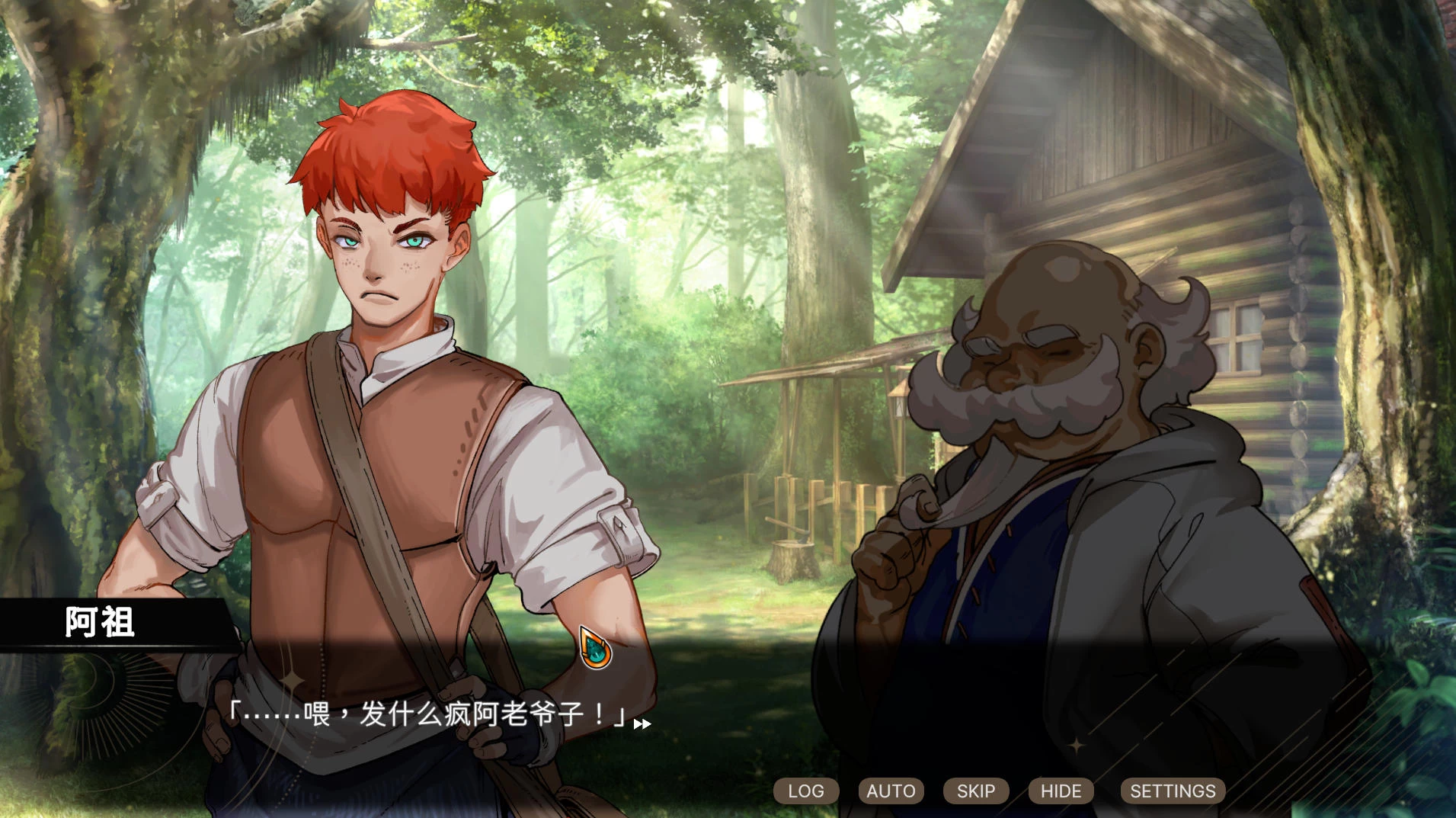
Task: Open the dialogue history via LOG
Action: (x=805, y=791)
